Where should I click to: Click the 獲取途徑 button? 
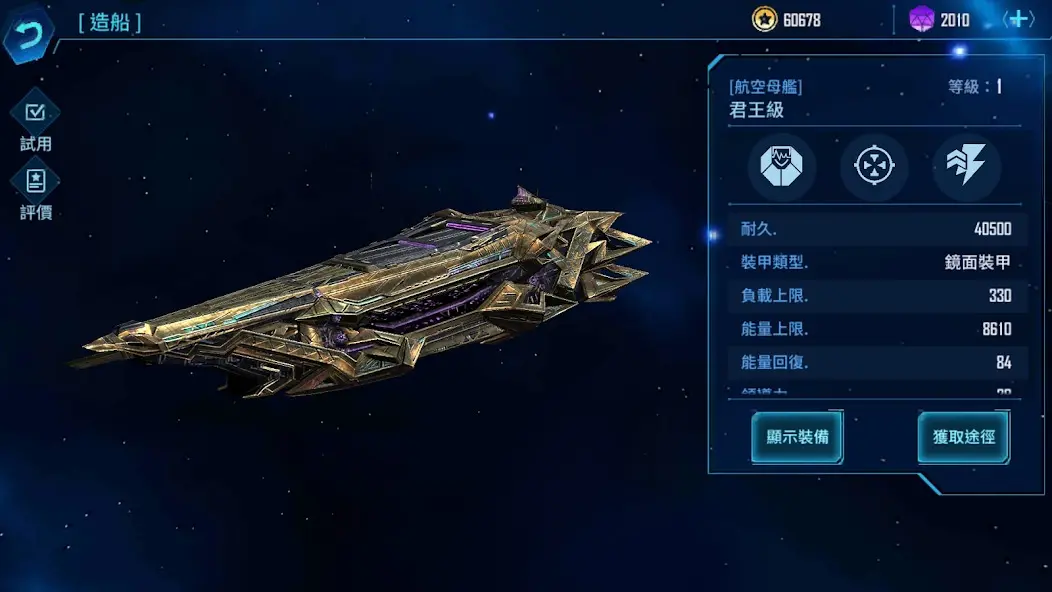tap(964, 437)
